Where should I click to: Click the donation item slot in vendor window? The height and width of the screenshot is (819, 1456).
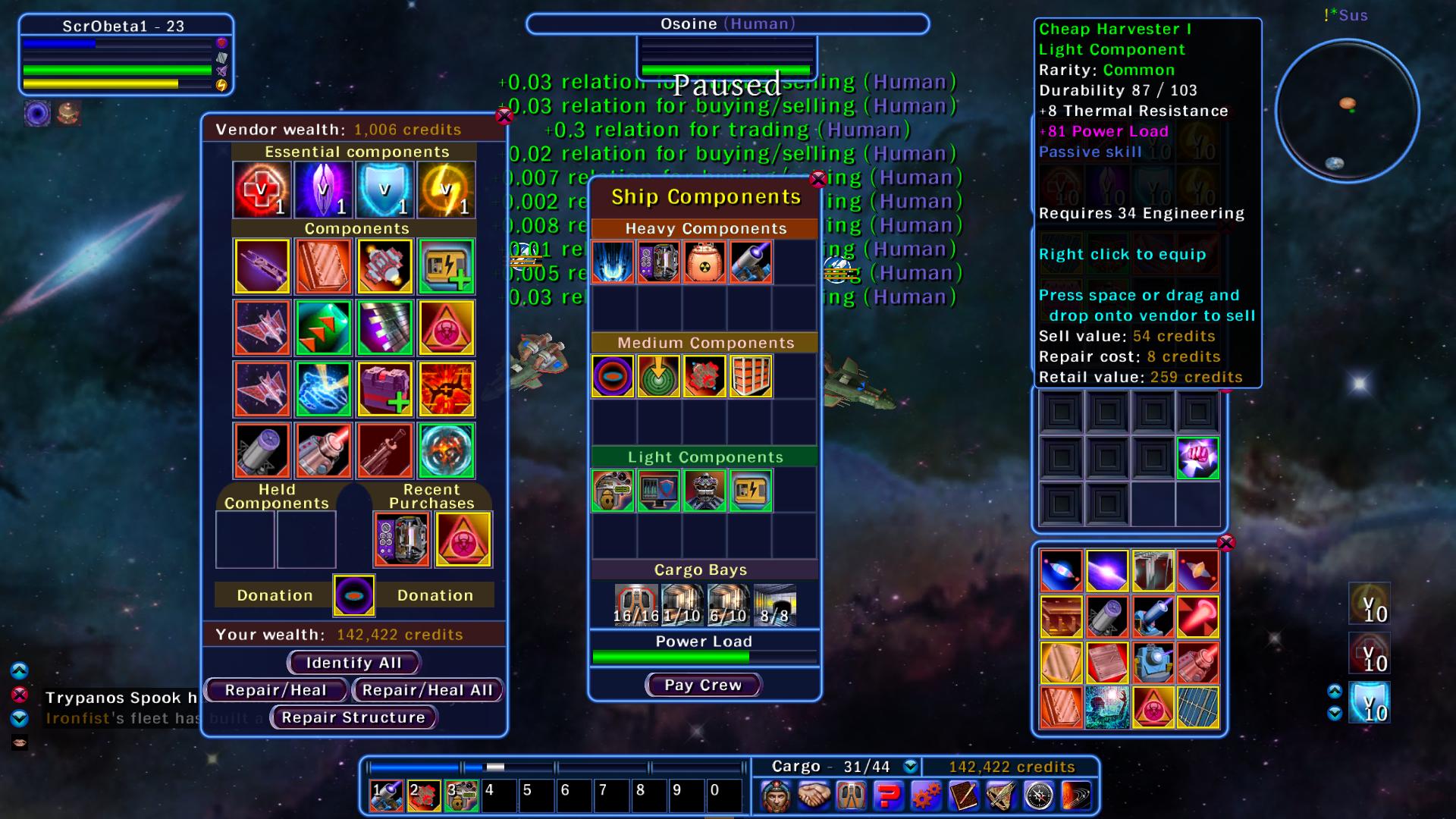(353, 595)
